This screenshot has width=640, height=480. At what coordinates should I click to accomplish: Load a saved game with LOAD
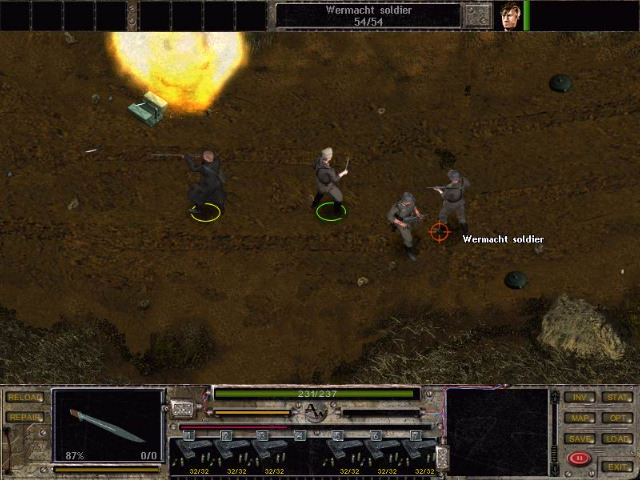tap(616, 439)
